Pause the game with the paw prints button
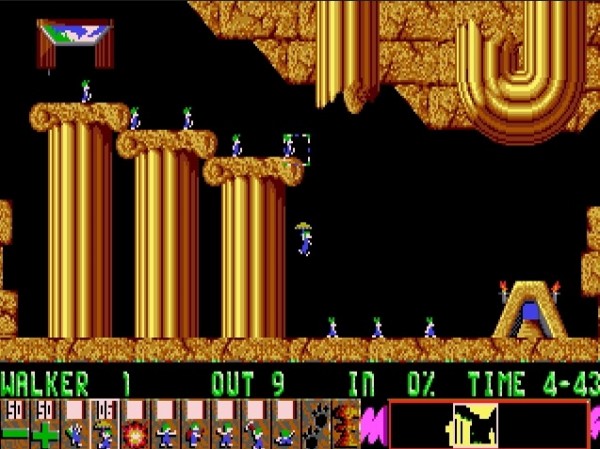The height and width of the screenshot is (449, 600). (x=315, y=424)
